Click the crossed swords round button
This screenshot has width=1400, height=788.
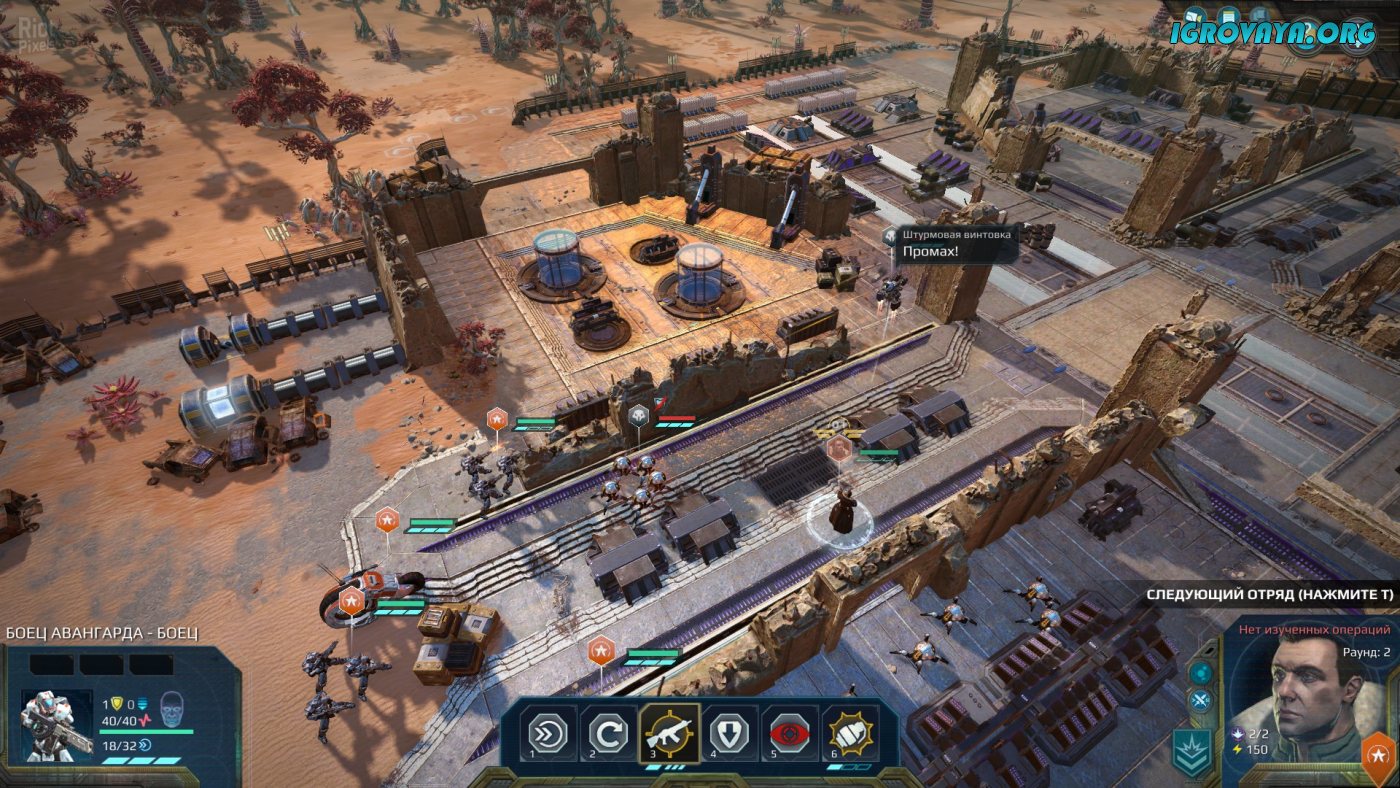tap(1201, 700)
